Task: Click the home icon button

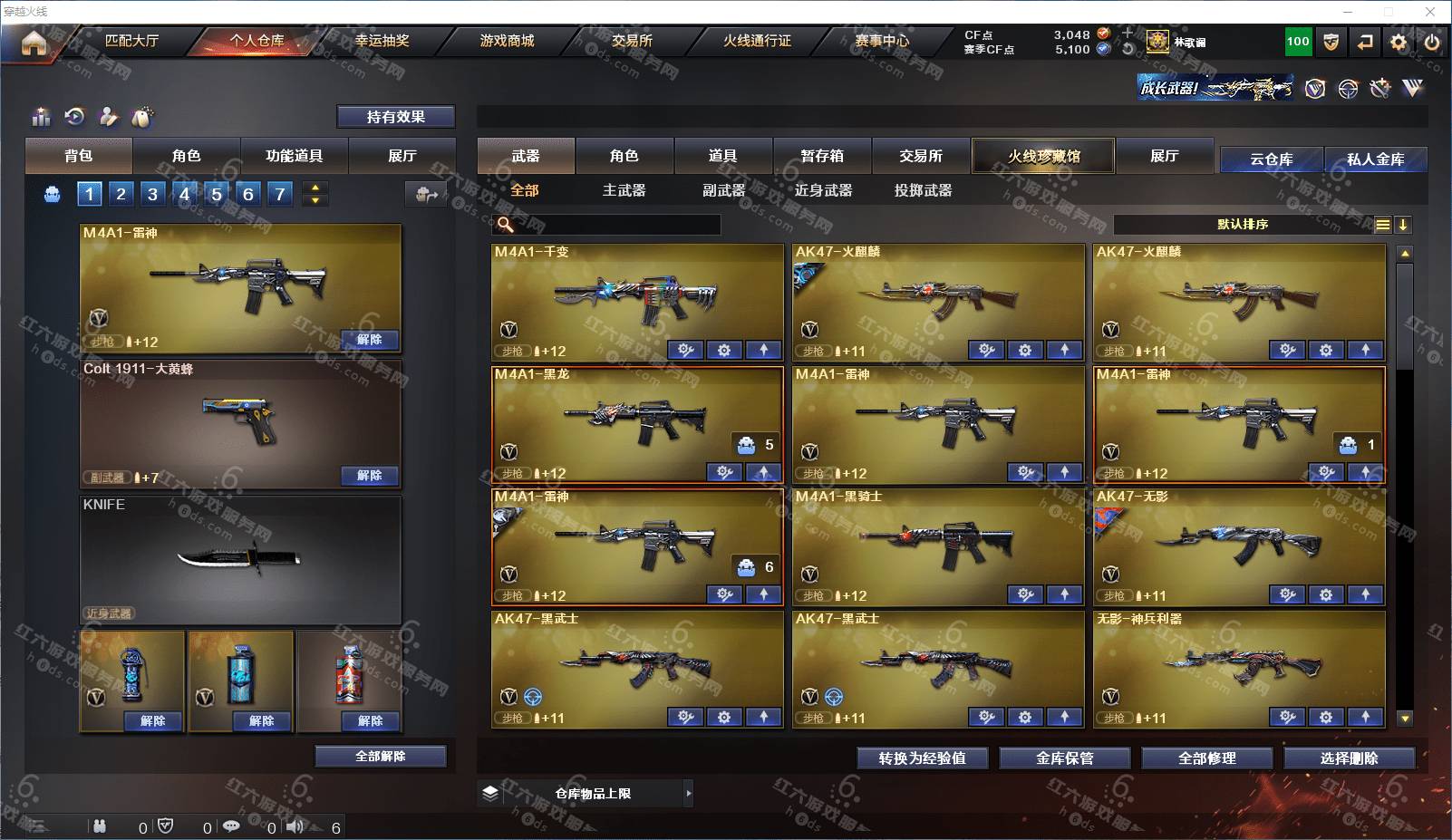Action: point(34,43)
